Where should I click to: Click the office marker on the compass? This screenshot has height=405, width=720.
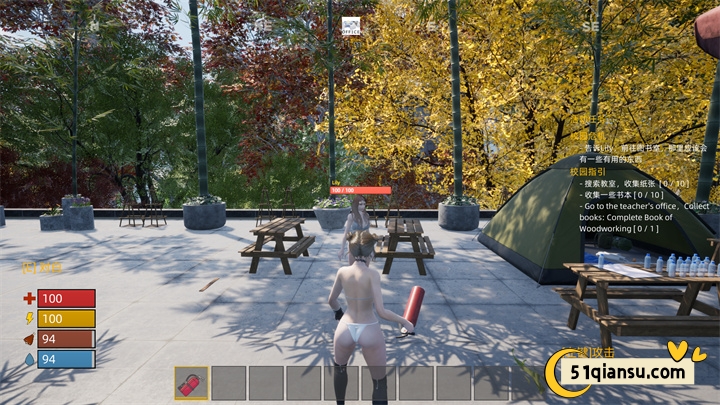[350, 27]
